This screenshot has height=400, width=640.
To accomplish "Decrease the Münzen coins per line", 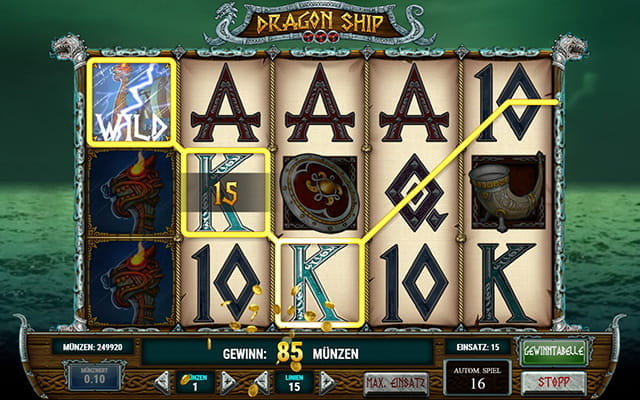I will coord(160,383).
